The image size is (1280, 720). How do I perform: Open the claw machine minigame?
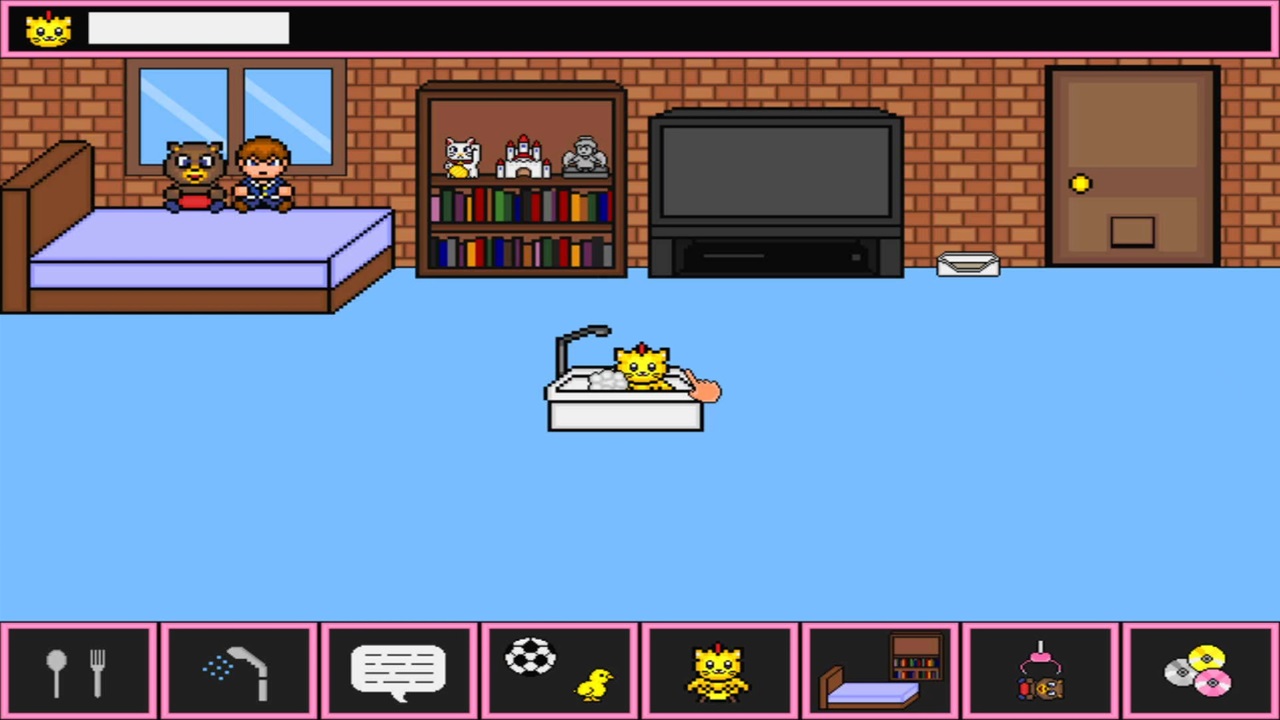pos(1039,668)
